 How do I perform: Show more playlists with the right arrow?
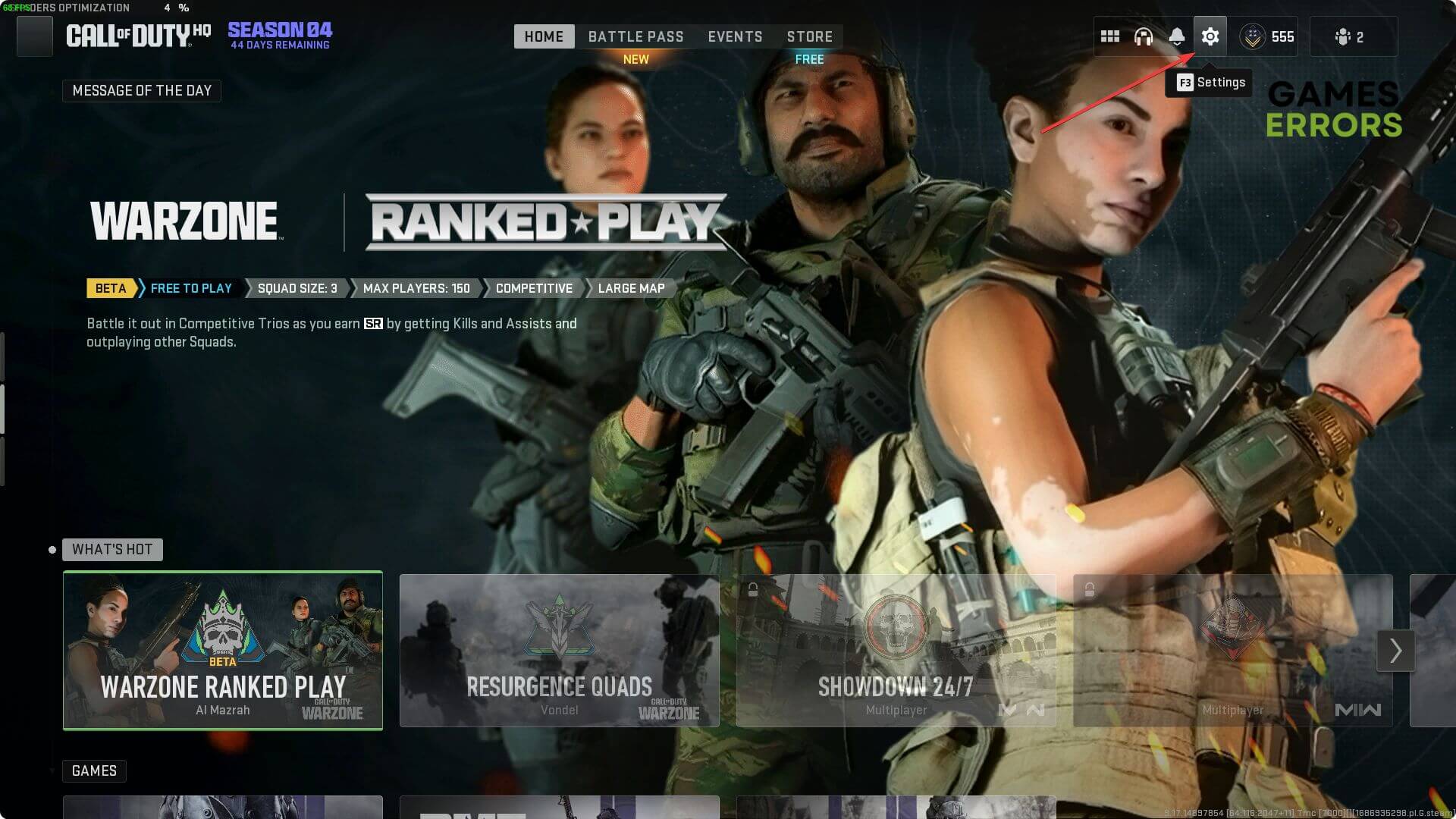coord(1395,650)
